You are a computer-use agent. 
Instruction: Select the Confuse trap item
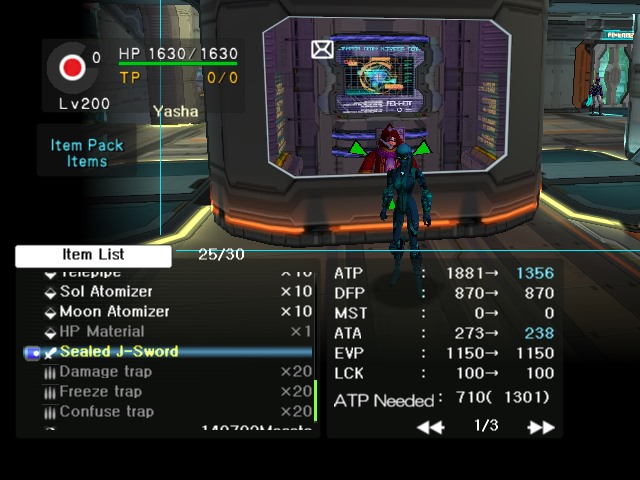(106, 412)
